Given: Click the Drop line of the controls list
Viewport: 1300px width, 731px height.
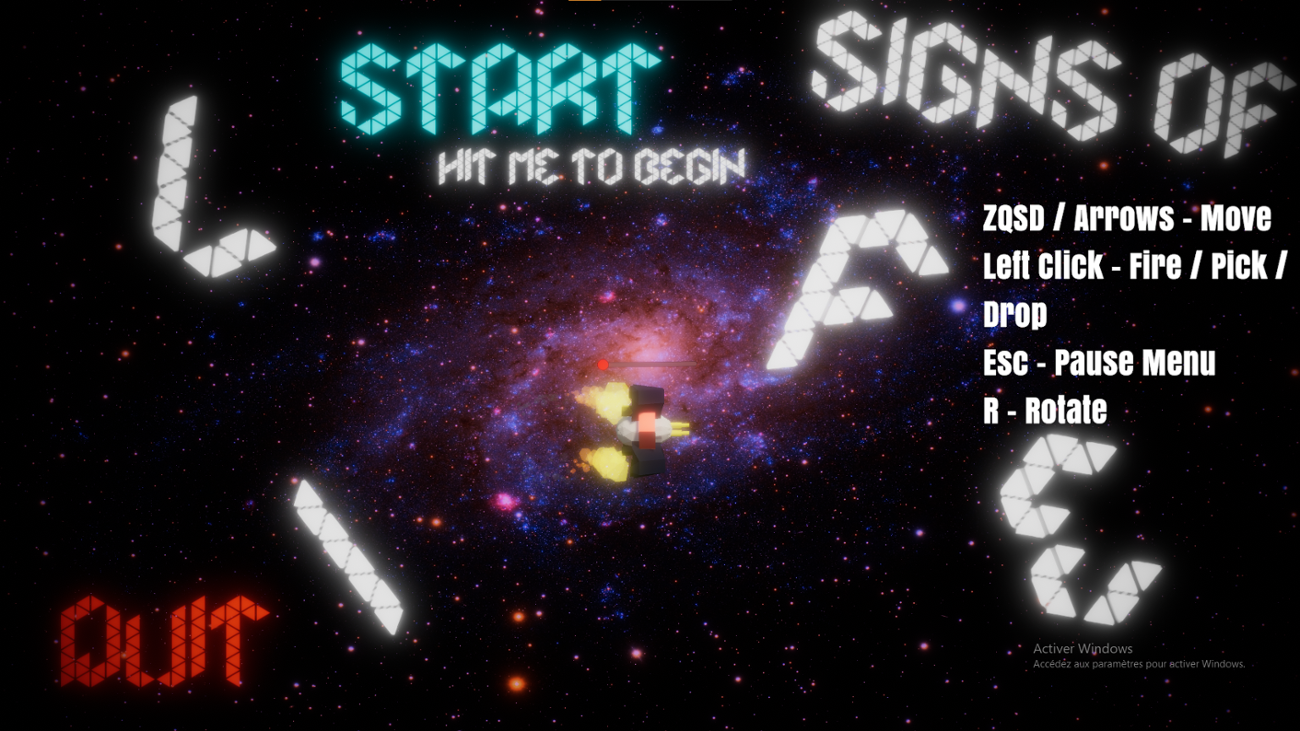Looking at the screenshot, I should tap(1015, 315).
